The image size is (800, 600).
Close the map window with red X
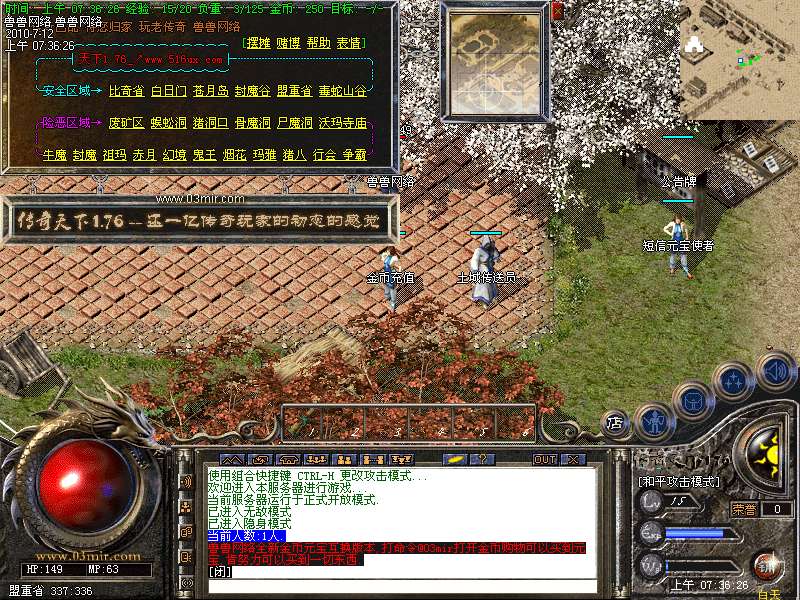(x=557, y=10)
